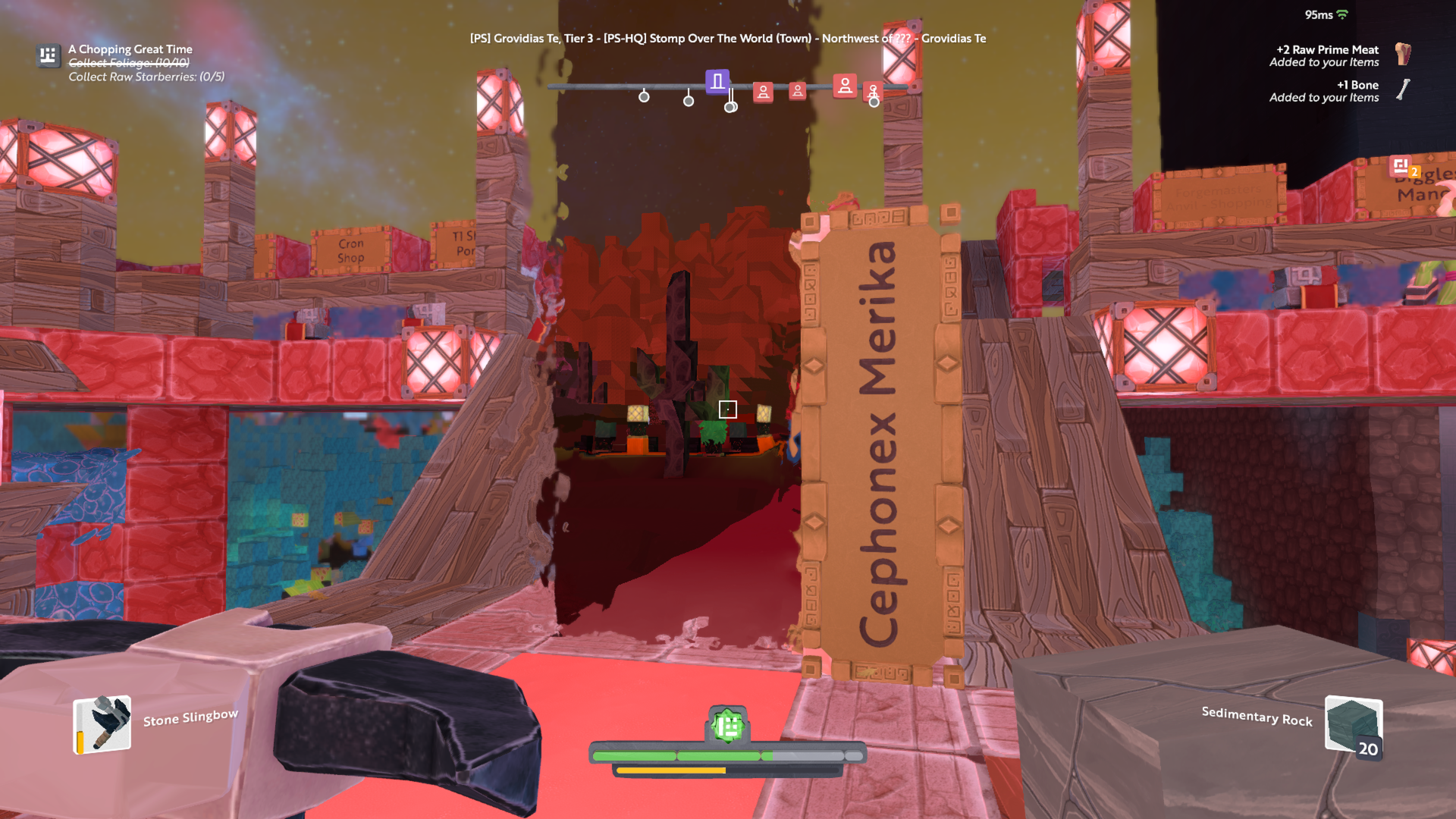Click the large red player marker near the compass right
The width and height of the screenshot is (1456, 819).
click(x=845, y=86)
